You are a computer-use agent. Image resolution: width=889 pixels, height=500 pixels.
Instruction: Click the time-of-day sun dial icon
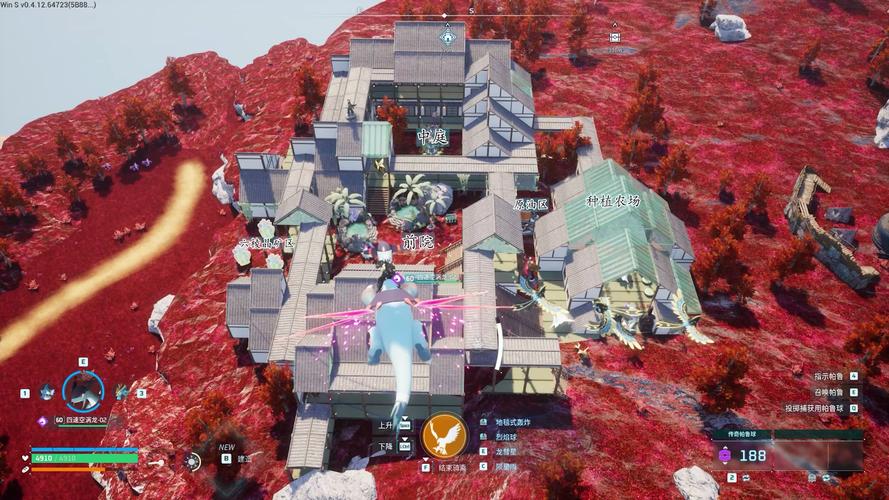click(191, 461)
